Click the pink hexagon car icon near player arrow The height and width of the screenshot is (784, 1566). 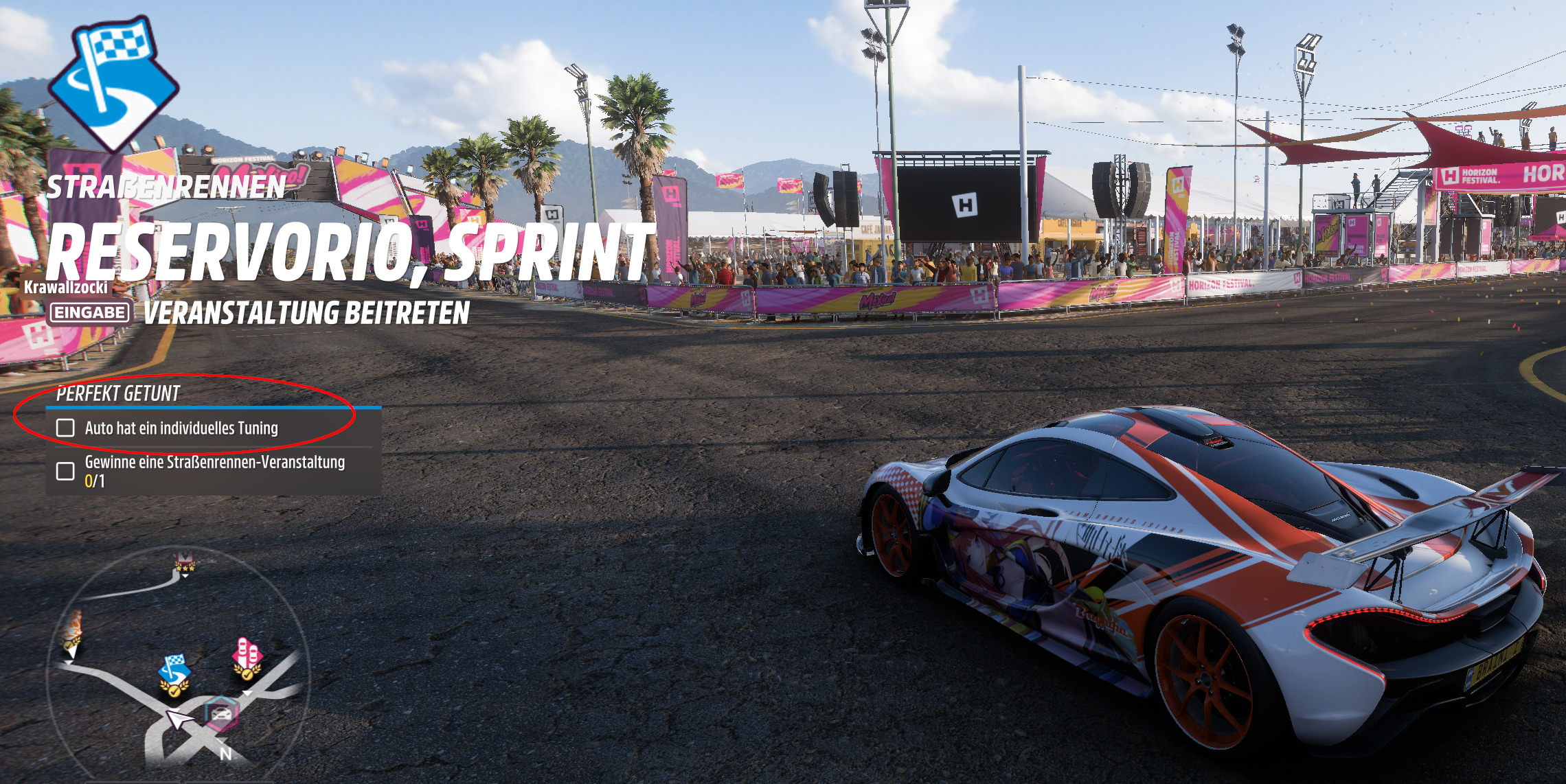(220, 714)
